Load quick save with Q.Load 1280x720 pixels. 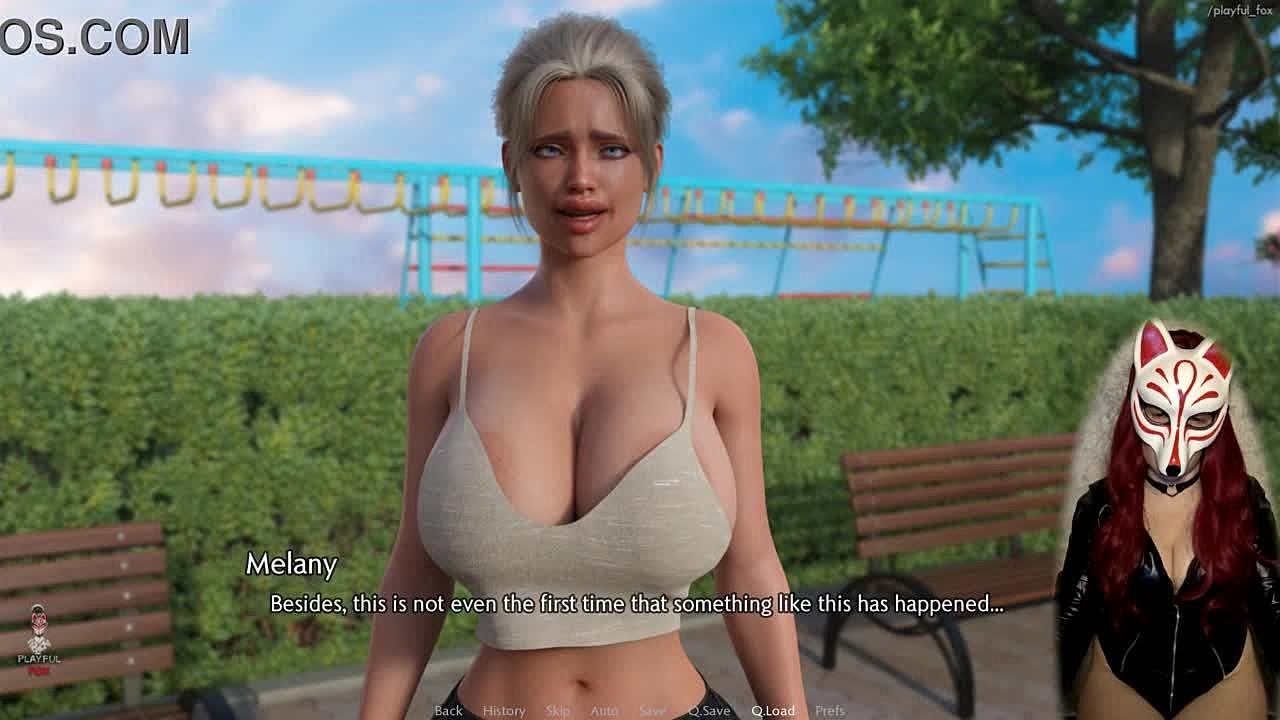coord(773,710)
